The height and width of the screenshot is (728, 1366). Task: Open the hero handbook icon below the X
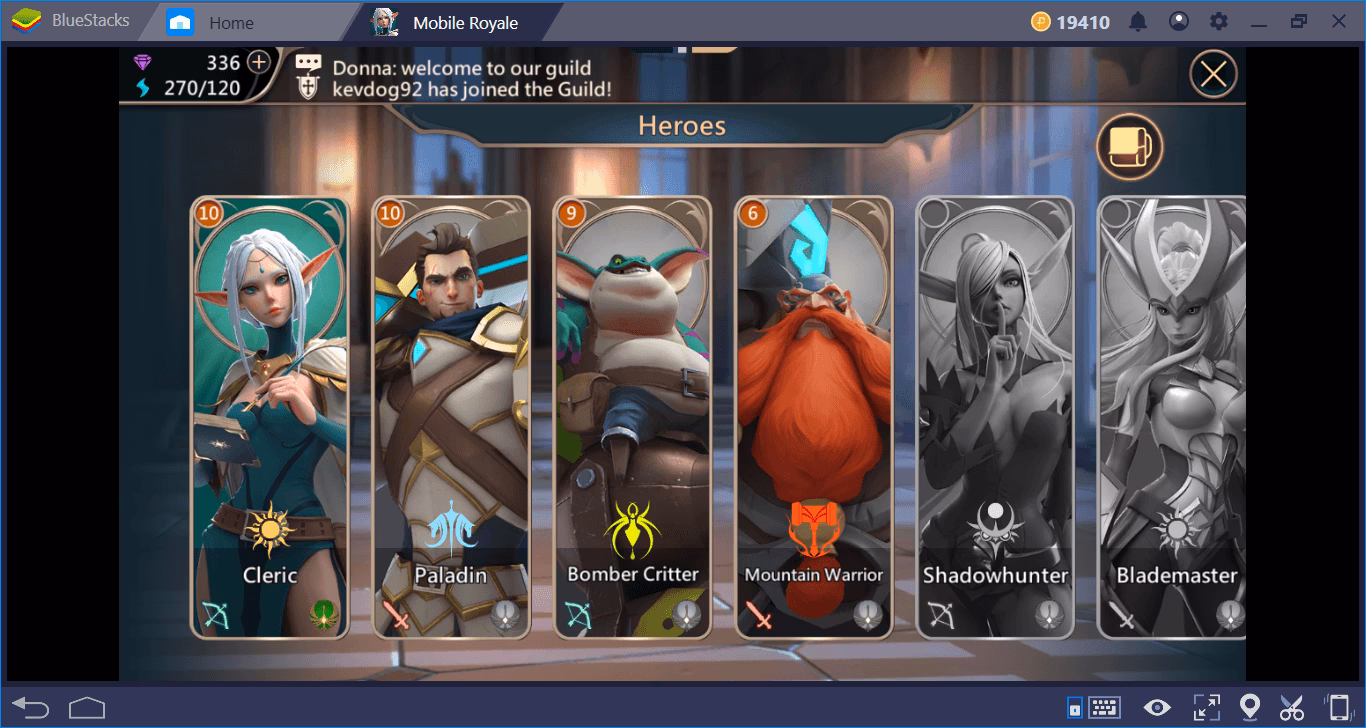[x=1130, y=146]
